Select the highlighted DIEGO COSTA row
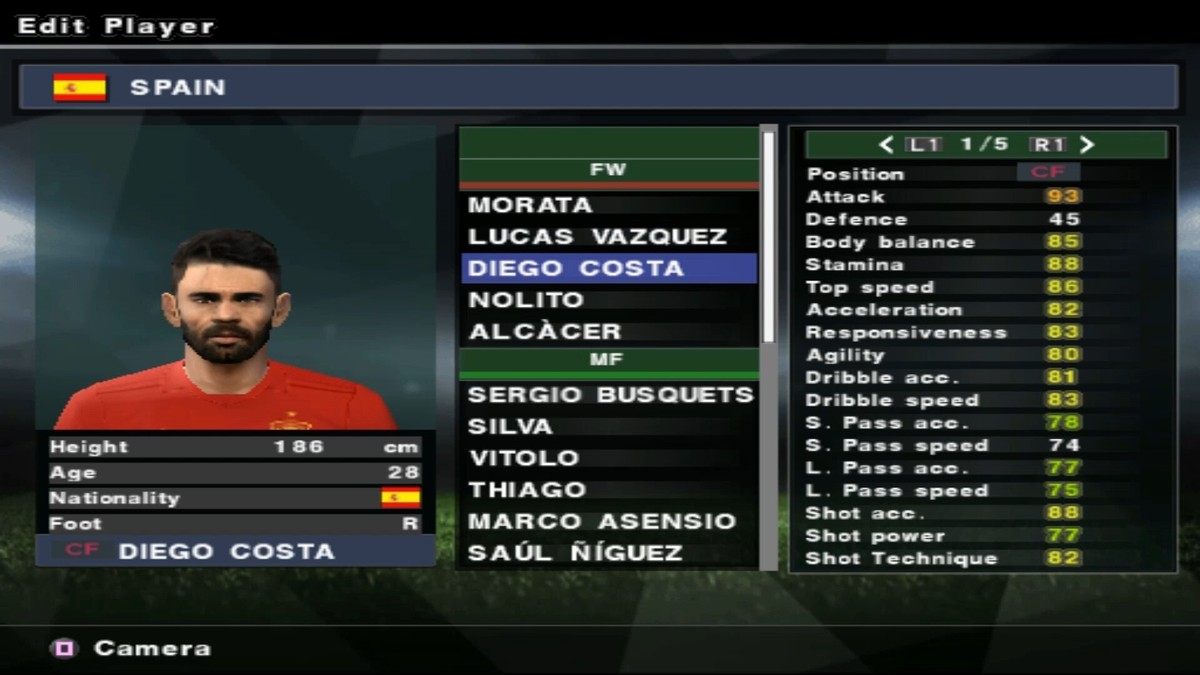The image size is (1200, 675). tap(608, 268)
